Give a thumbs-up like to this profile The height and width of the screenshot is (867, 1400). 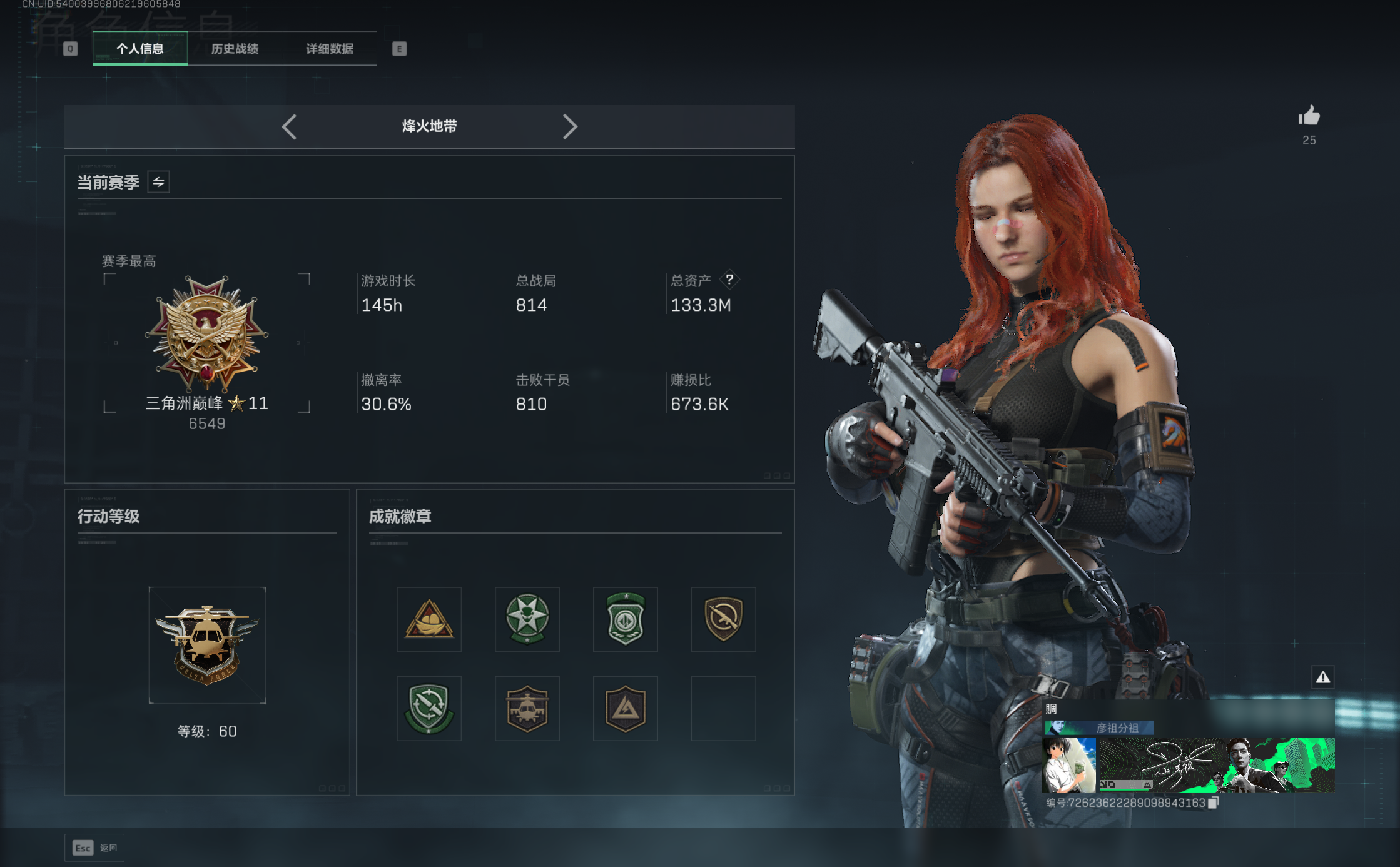click(x=1309, y=116)
